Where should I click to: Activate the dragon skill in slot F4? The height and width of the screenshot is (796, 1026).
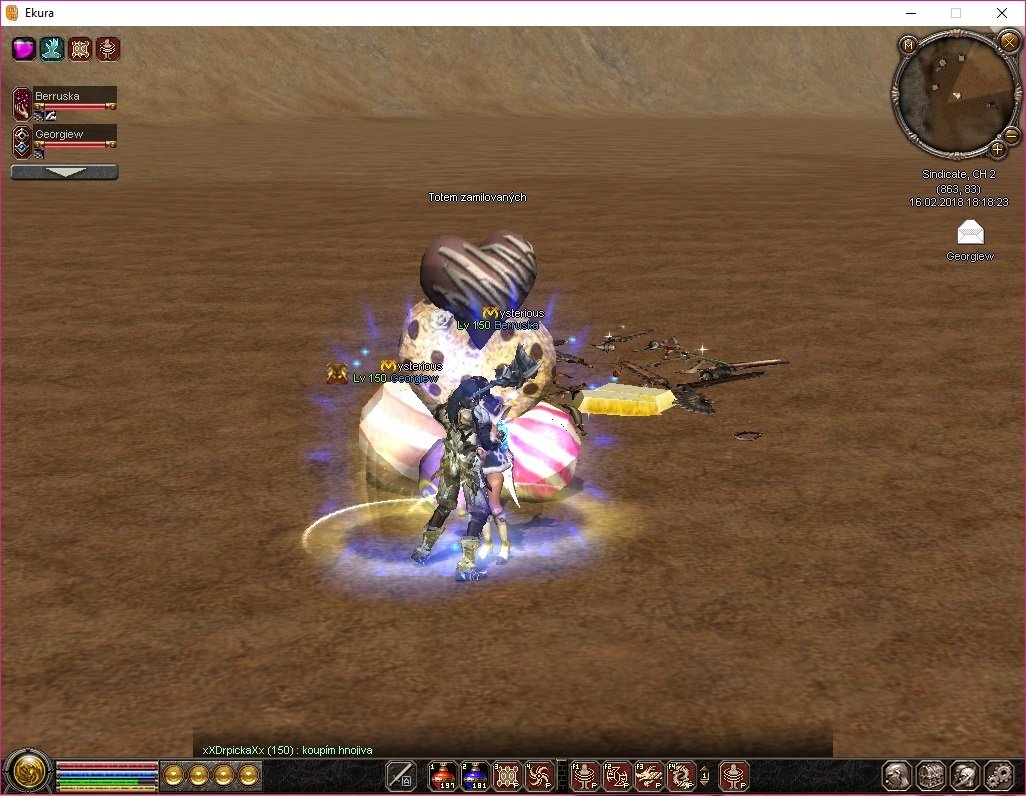click(x=680, y=775)
